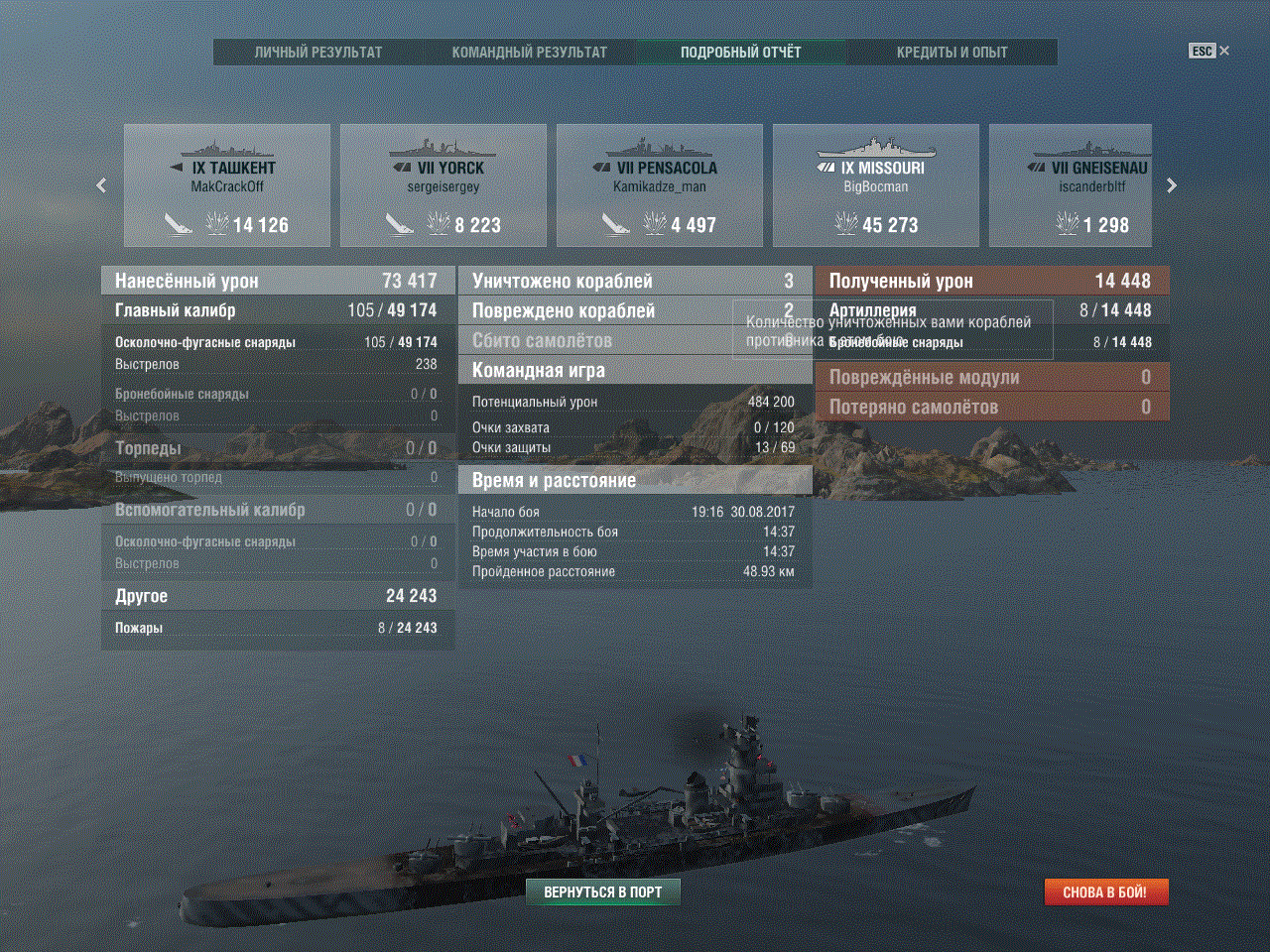Pick the VII Pensacola ship card

point(660,185)
